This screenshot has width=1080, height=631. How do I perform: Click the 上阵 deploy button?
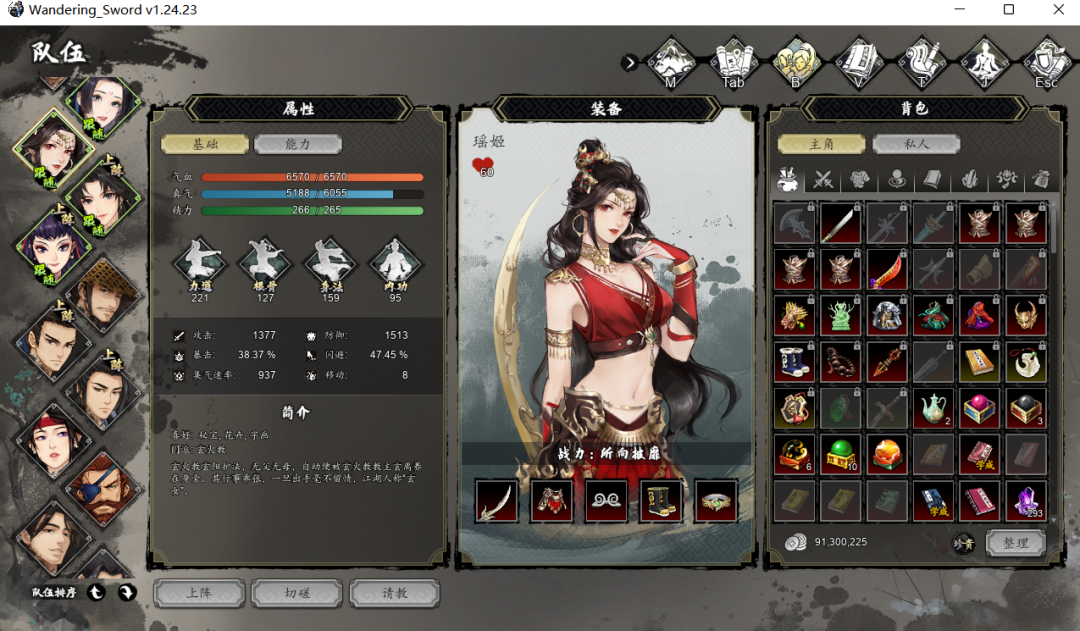click(x=199, y=593)
